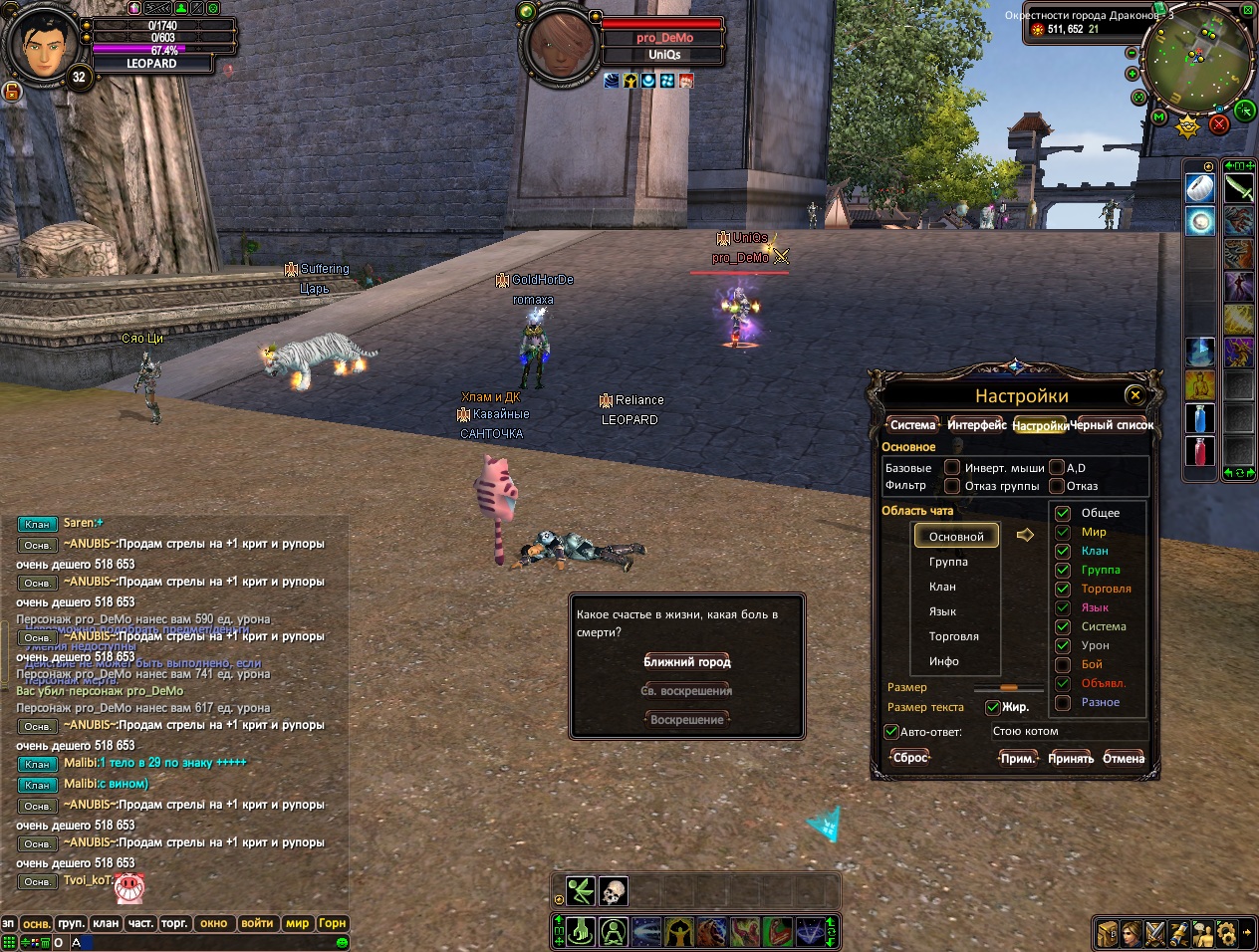The height and width of the screenshot is (952, 1259).
Task: Toggle the Инверт. мыши checkbox
Action: (x=952, y=468)
